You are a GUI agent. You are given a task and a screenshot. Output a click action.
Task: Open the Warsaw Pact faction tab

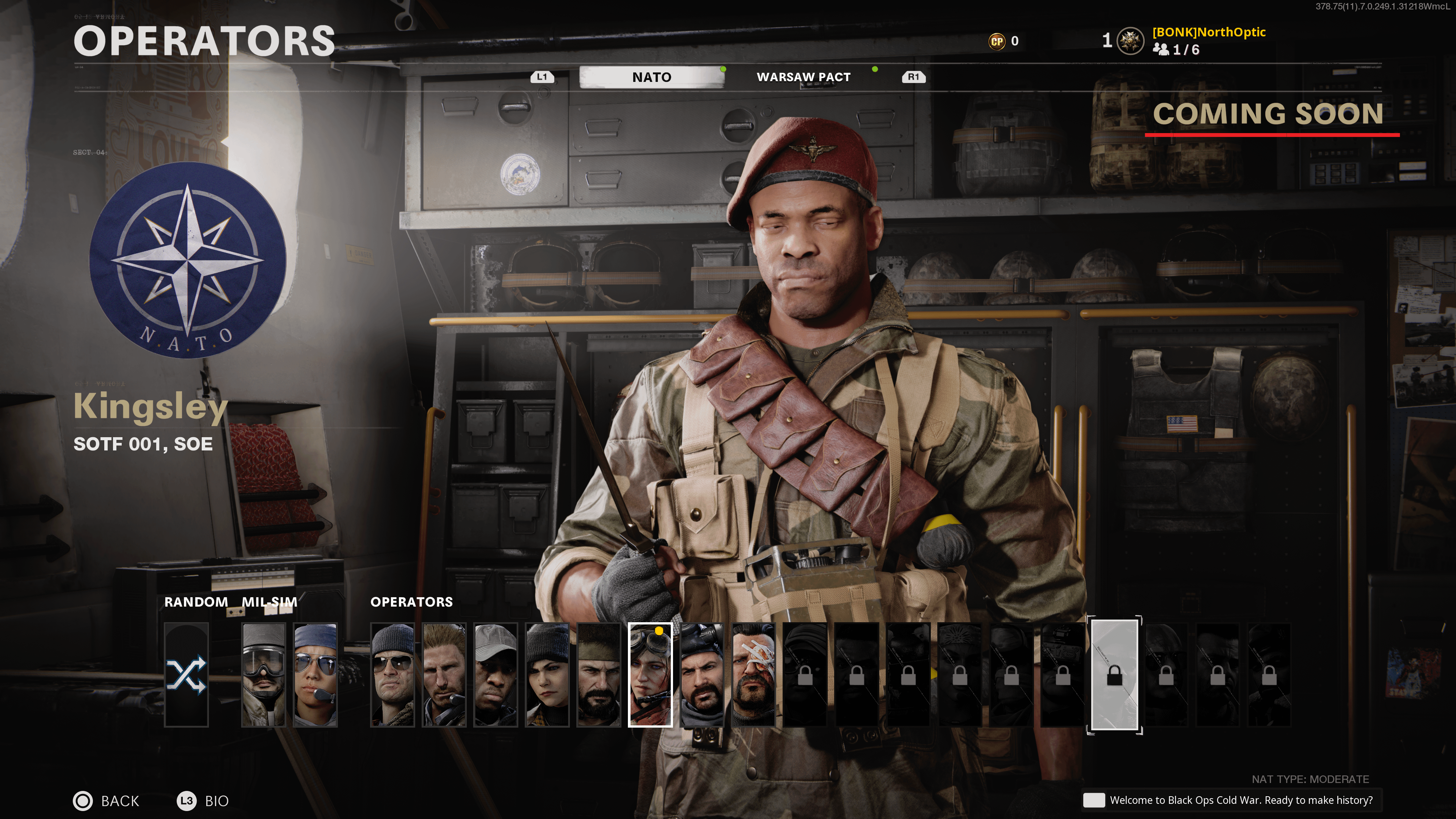[803, 77]
